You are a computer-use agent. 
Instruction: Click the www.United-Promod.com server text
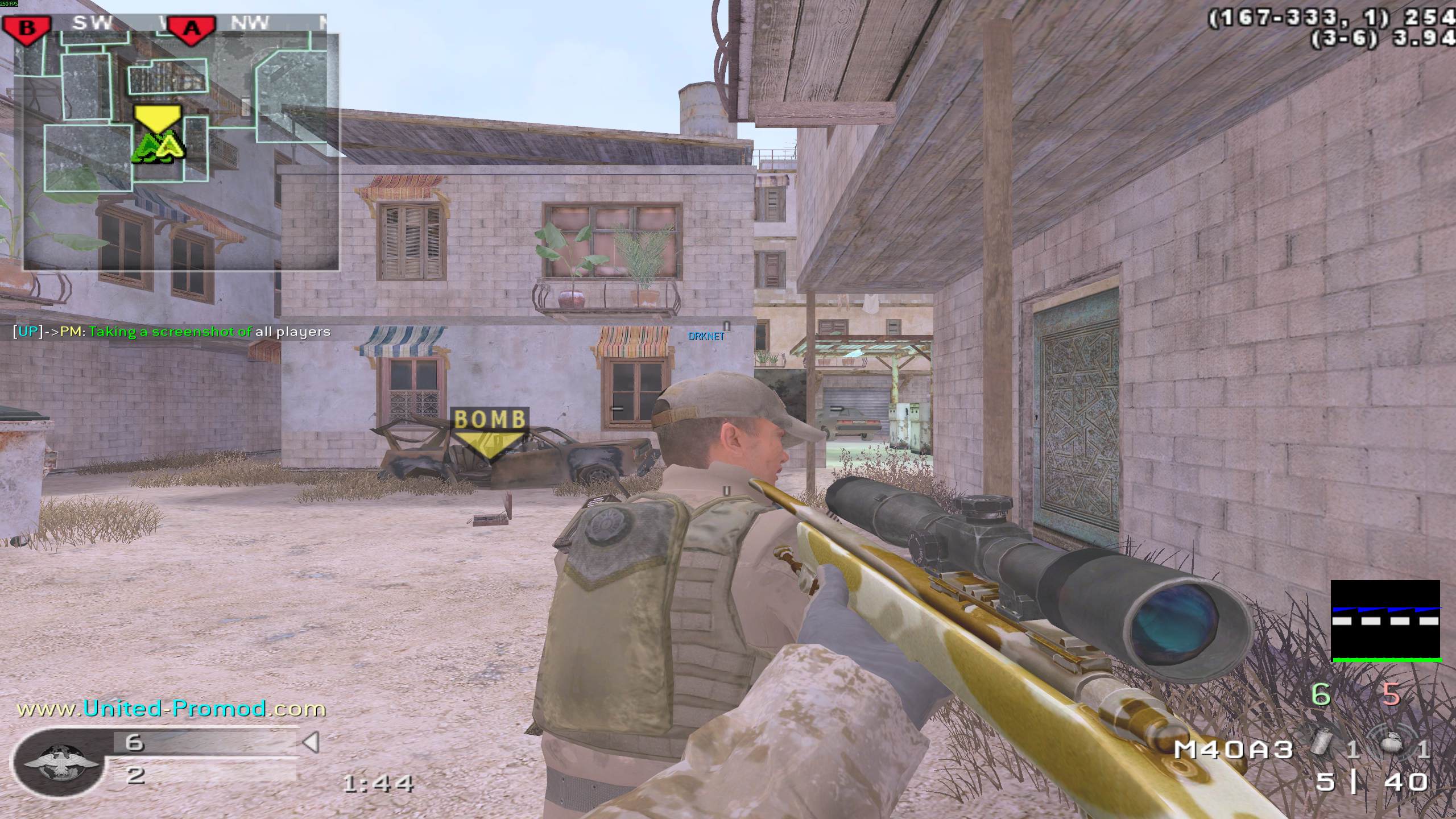(171, 709)
